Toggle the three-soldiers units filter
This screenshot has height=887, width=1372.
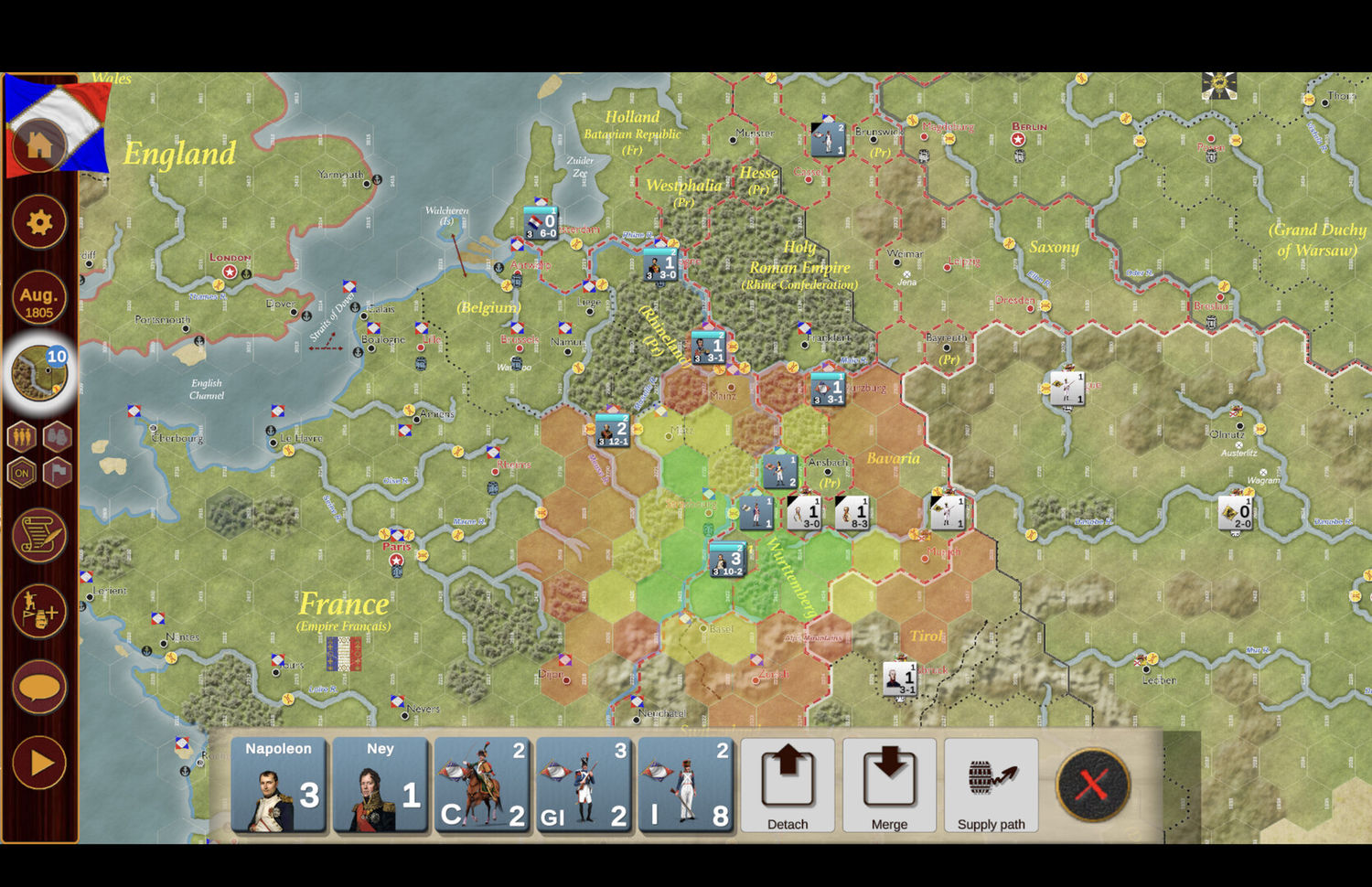22,436
